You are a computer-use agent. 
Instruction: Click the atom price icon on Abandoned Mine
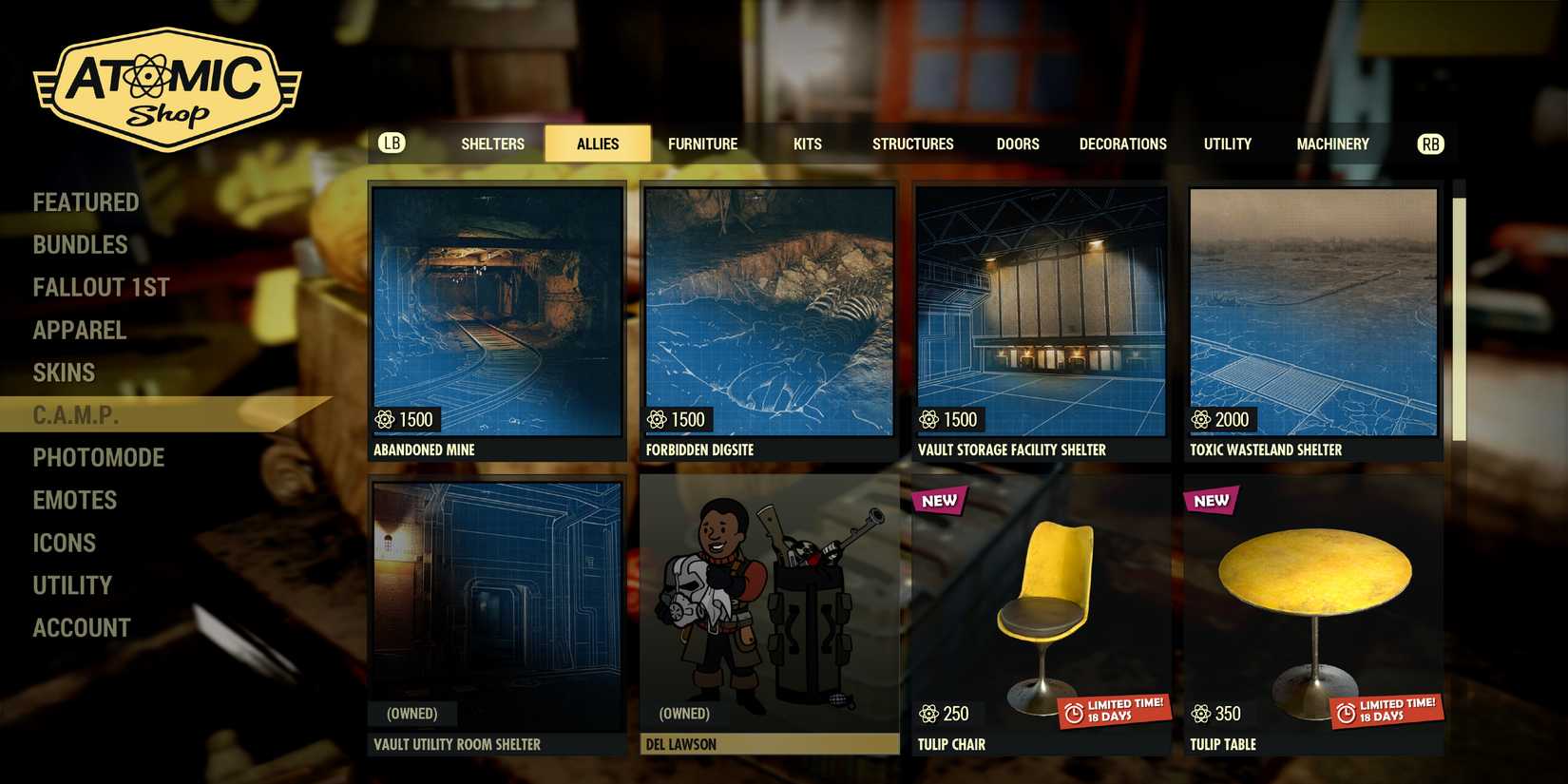click(x=384, y=419)
